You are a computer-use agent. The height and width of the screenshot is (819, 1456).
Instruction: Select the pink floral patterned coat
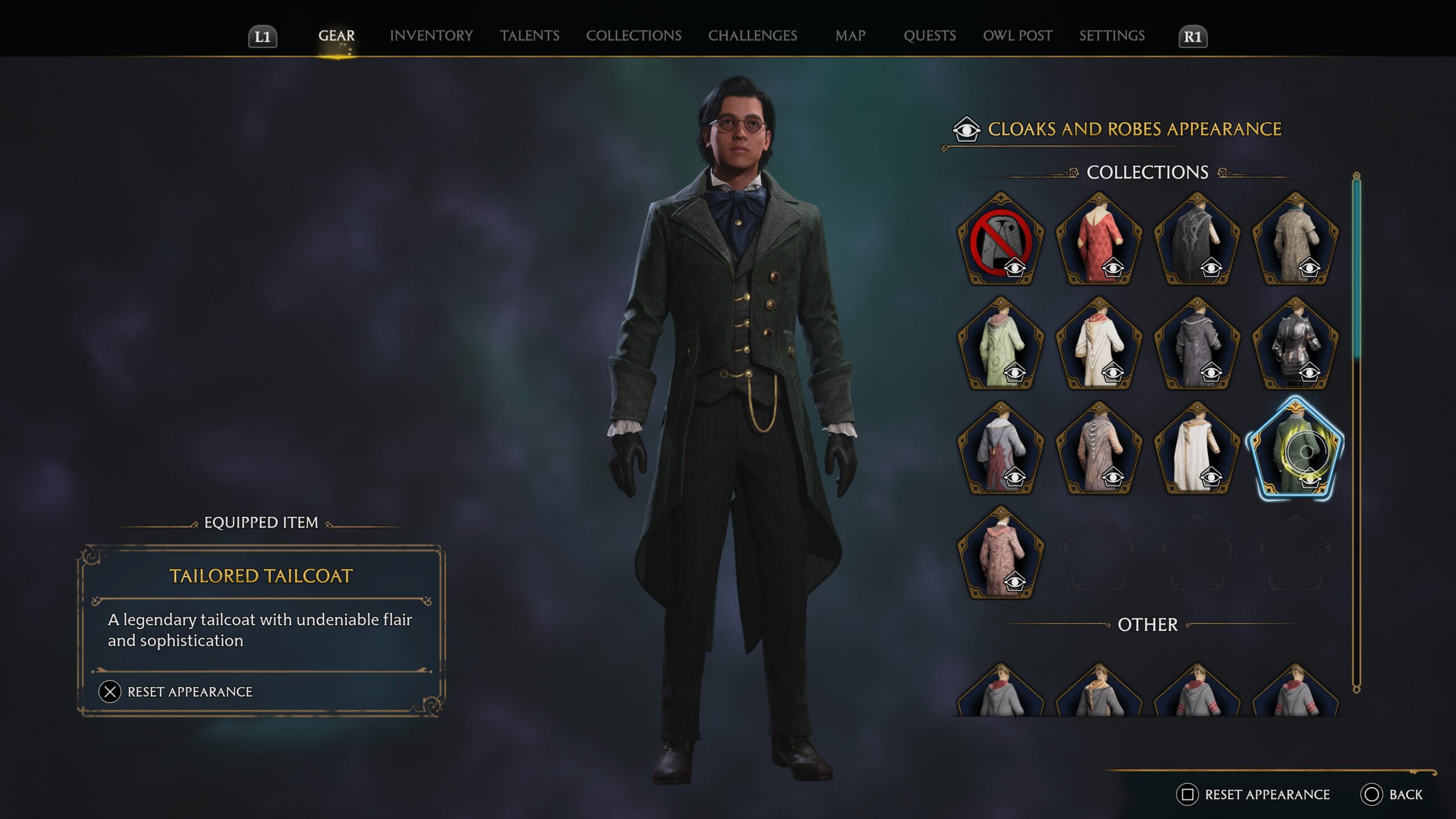tap(1000, 553)
